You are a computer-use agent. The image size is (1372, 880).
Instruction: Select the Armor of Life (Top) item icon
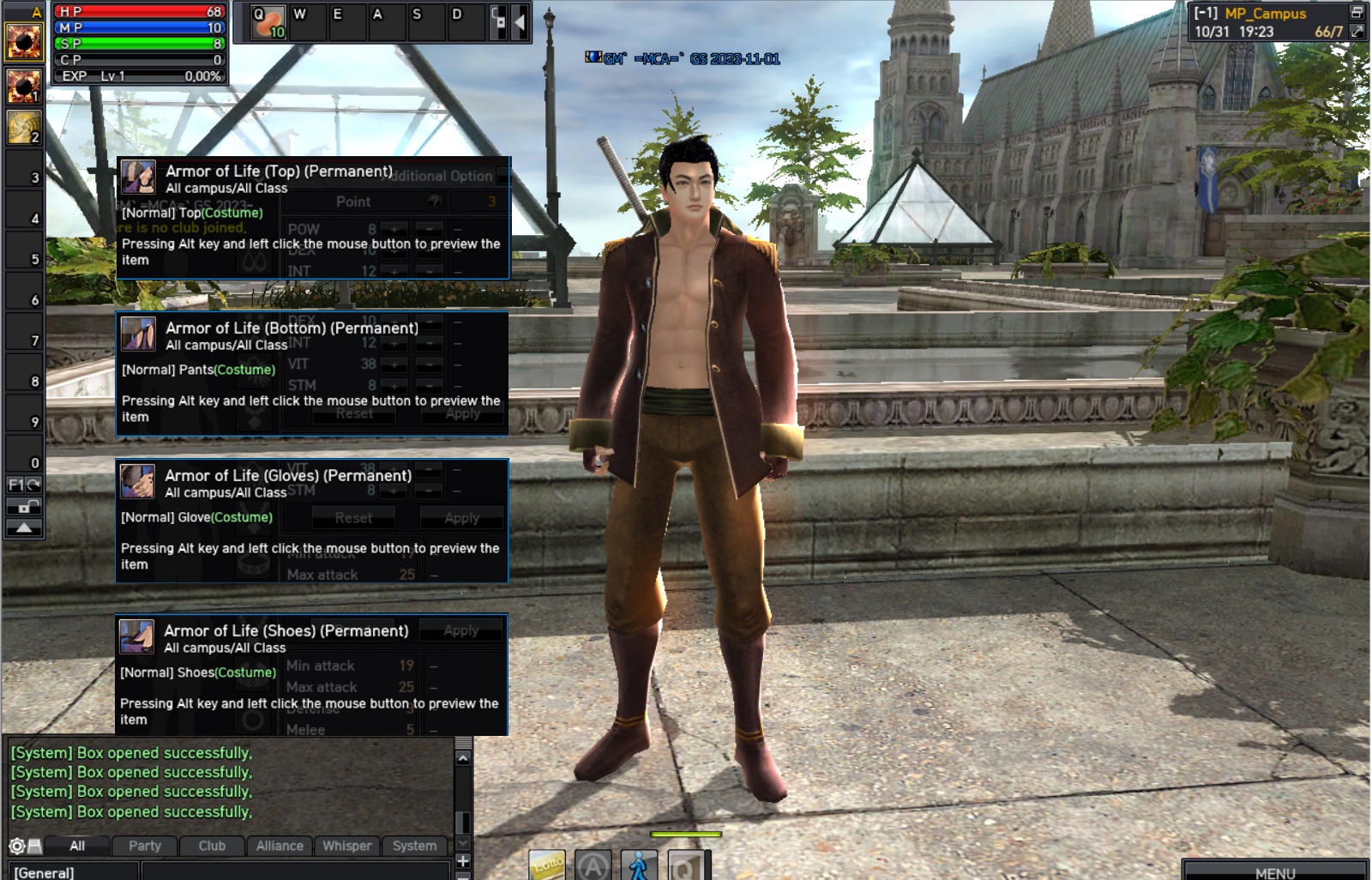pyautogui.click(x=139, y=178)
